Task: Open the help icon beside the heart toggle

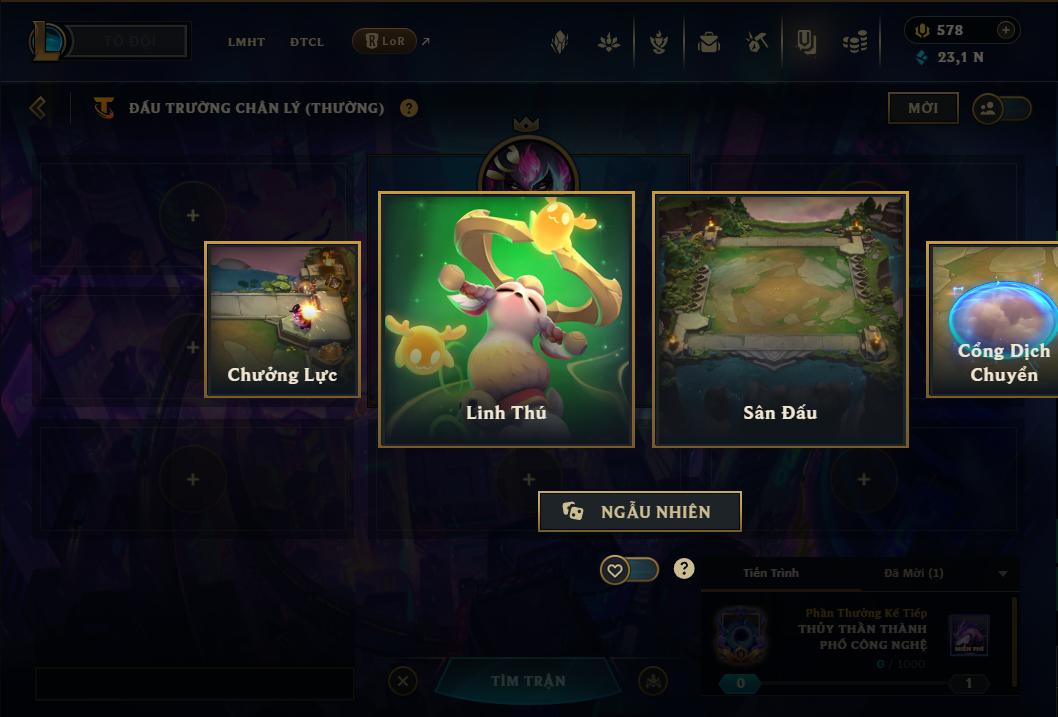Action: pyautogui.click(x=684, y=569)
